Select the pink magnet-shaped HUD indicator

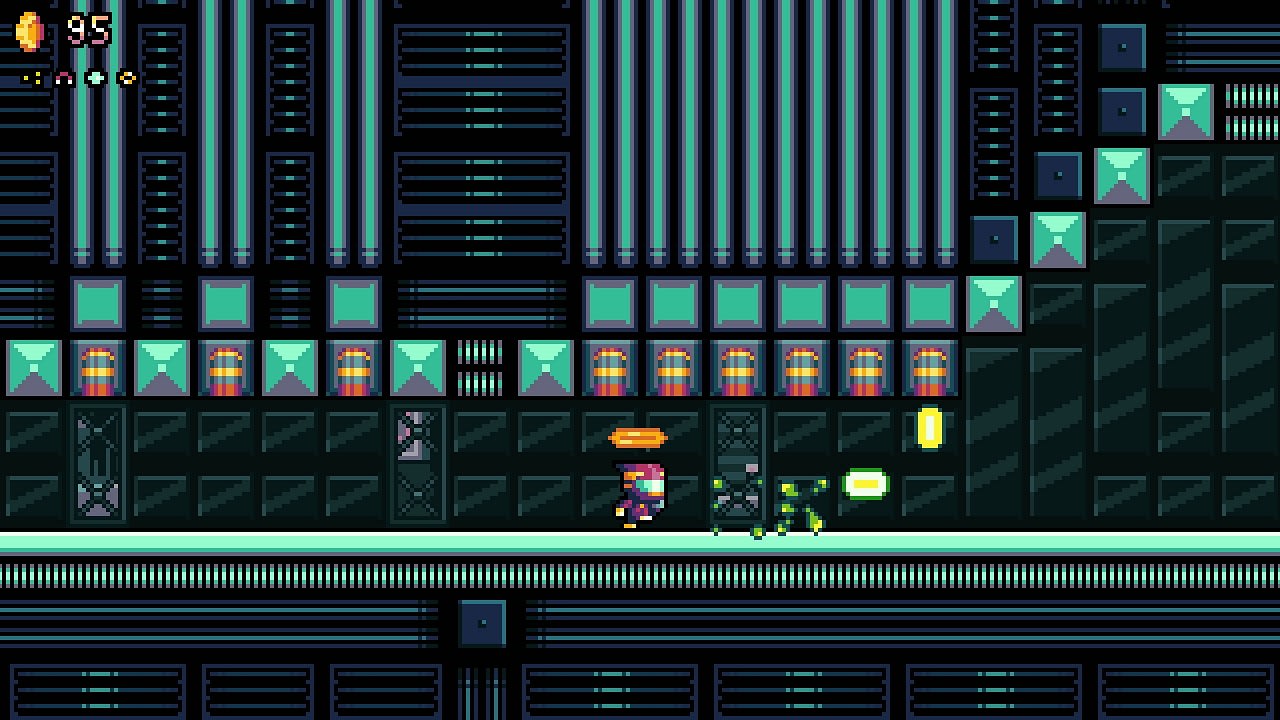point(63,77)
